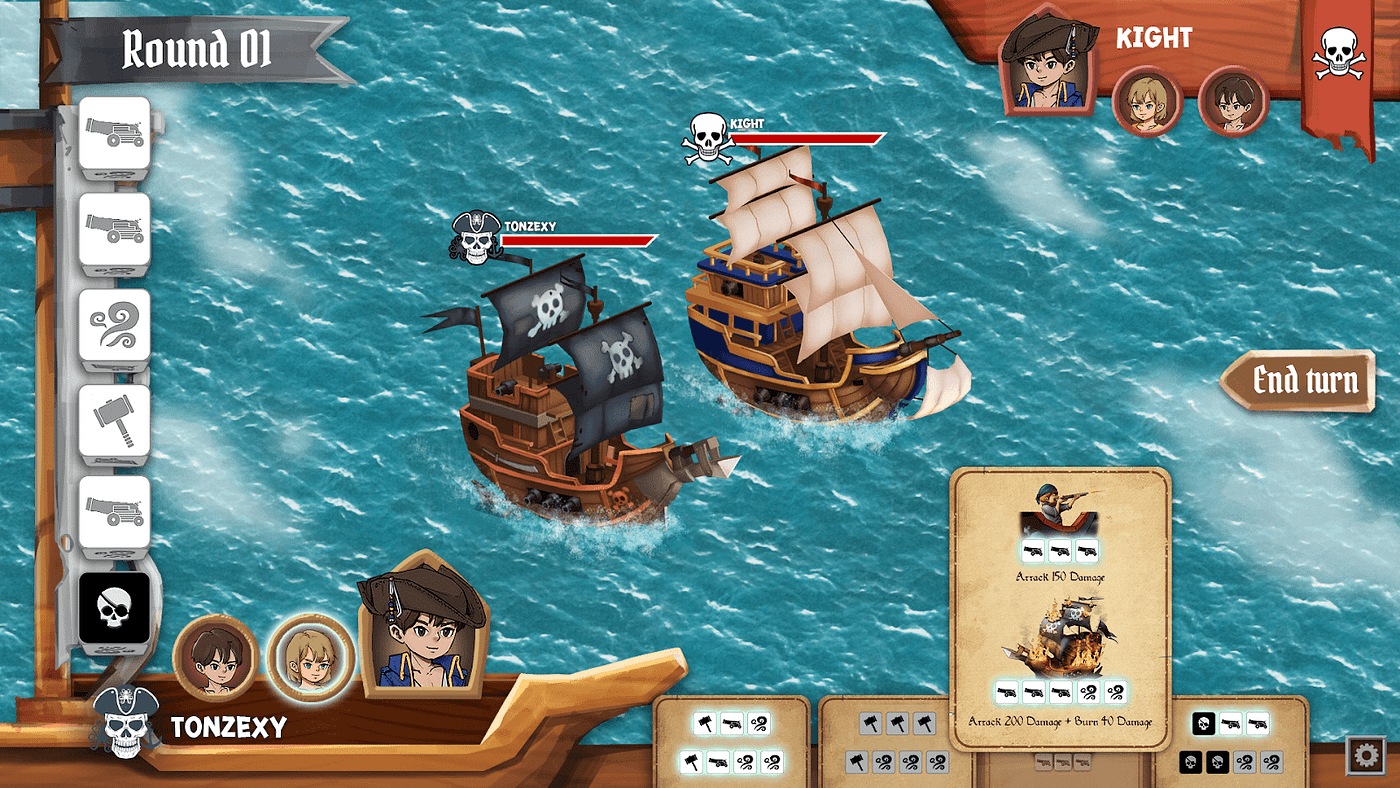Choose Tonzexy's blonde crew member portrait
This screenshot has height=788, width=1400.
311,657
